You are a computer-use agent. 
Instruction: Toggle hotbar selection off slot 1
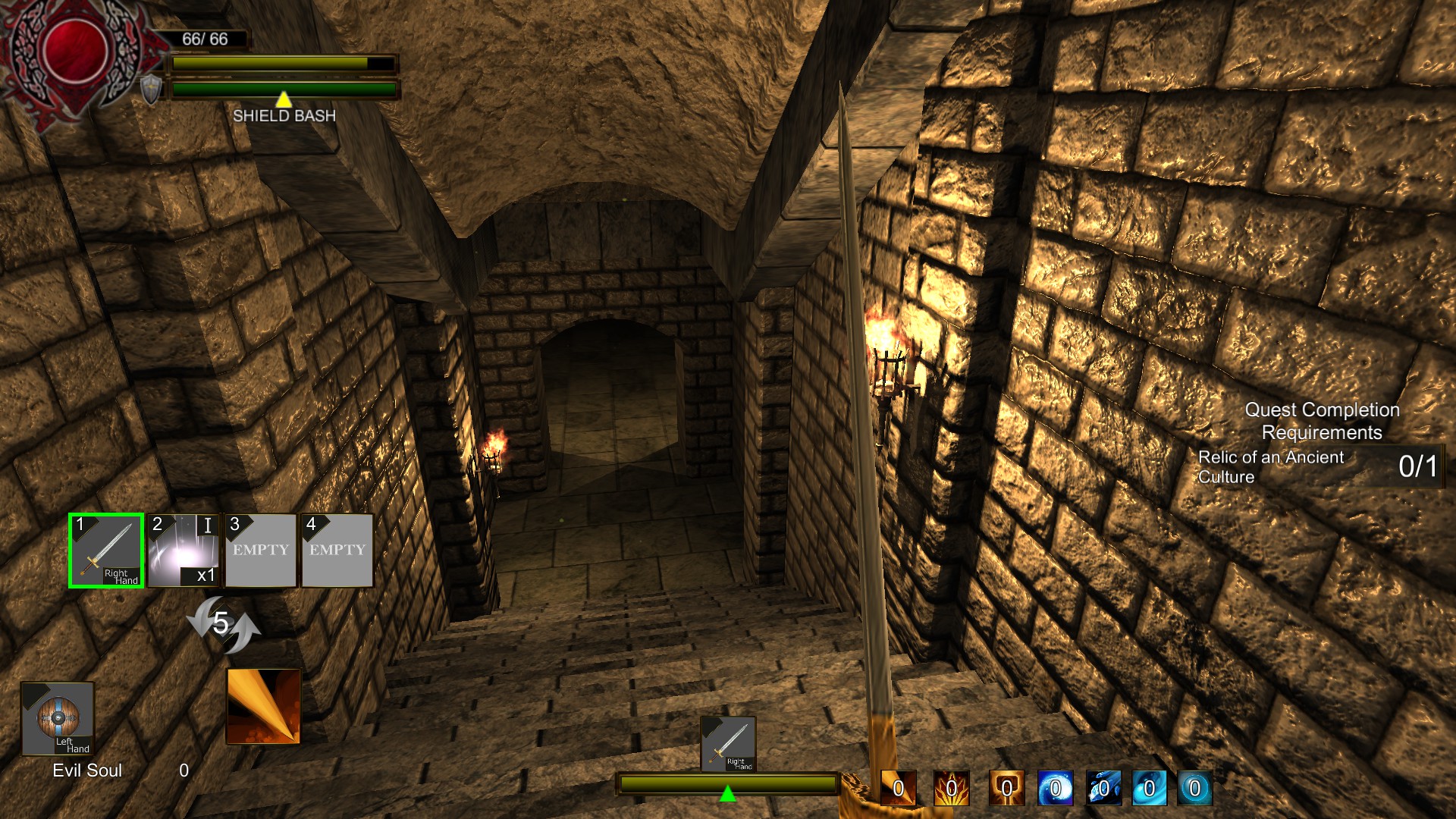[105, 550]
